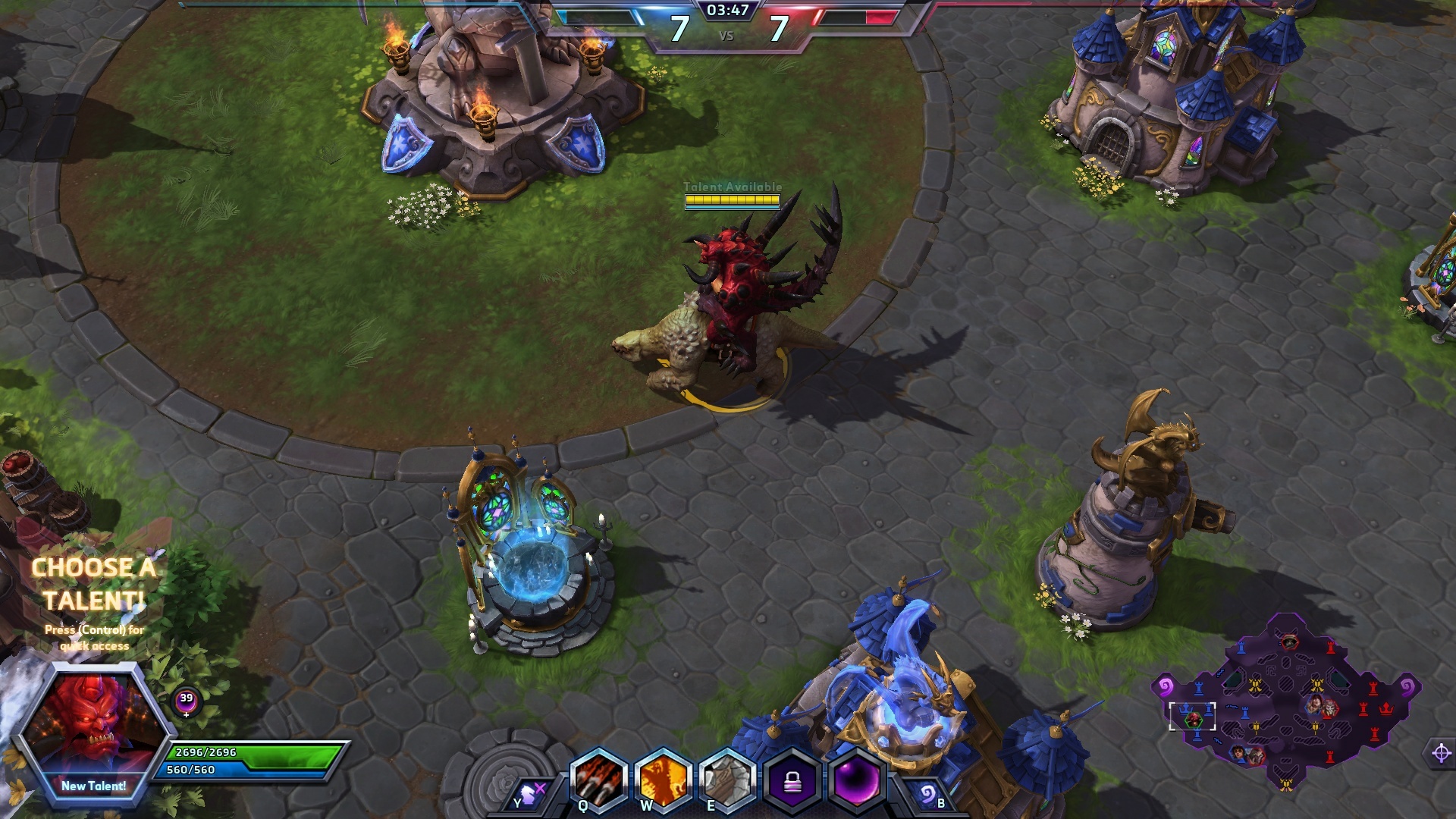The width and height of the screenshot is (1456, 819).
Task: Use the Hearthstone recall icon
Action: coord(927,794)
